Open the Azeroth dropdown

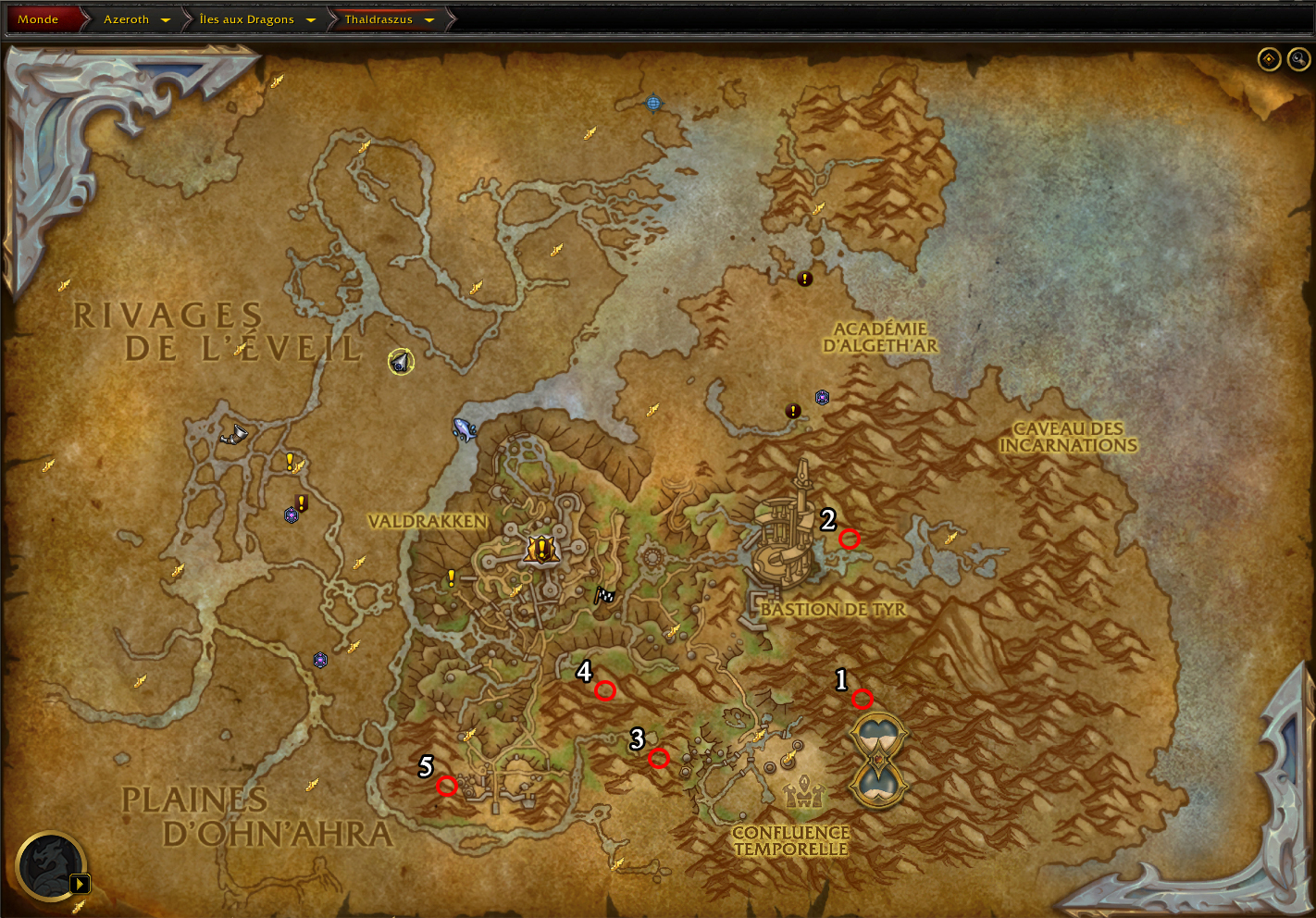165,19
